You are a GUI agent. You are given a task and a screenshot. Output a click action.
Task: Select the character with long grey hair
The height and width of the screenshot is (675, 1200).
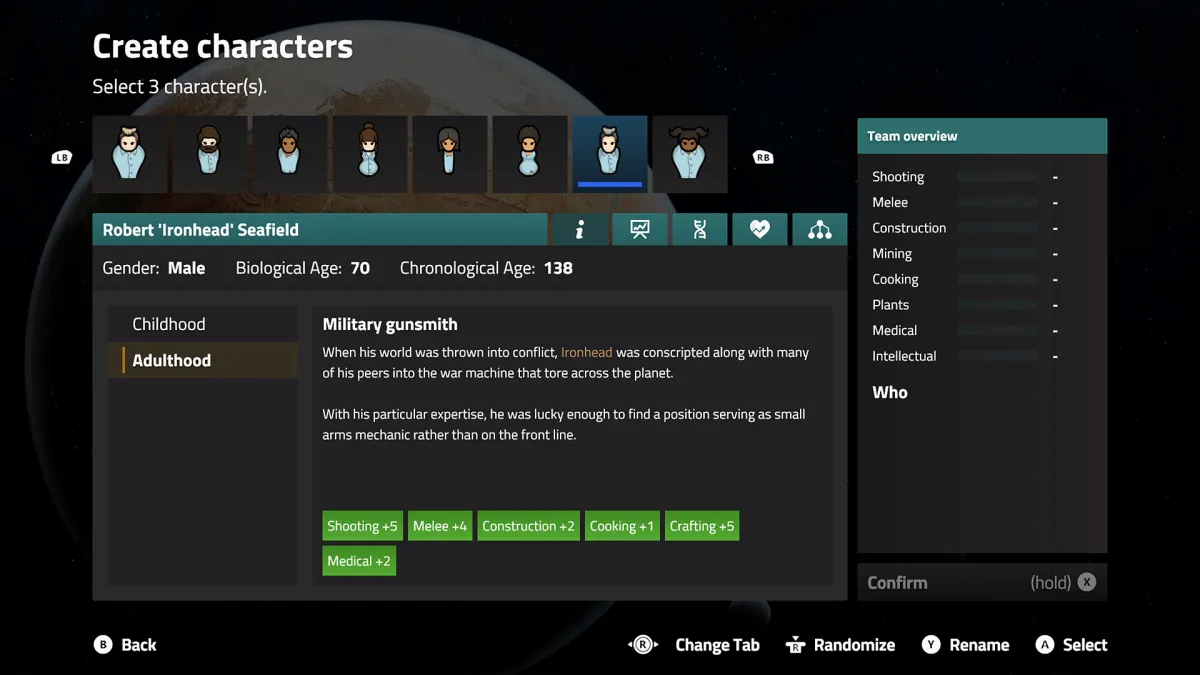tap(449, 154)
